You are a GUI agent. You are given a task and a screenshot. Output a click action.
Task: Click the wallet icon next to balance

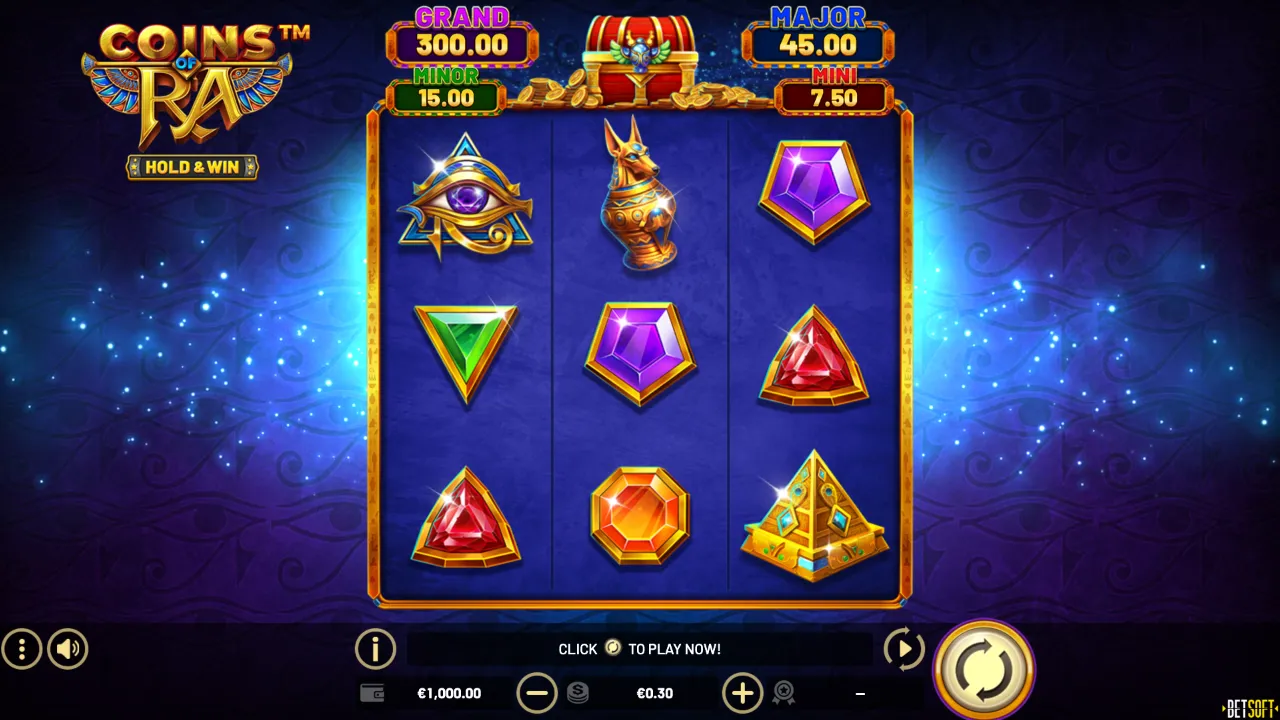(372, 693)
